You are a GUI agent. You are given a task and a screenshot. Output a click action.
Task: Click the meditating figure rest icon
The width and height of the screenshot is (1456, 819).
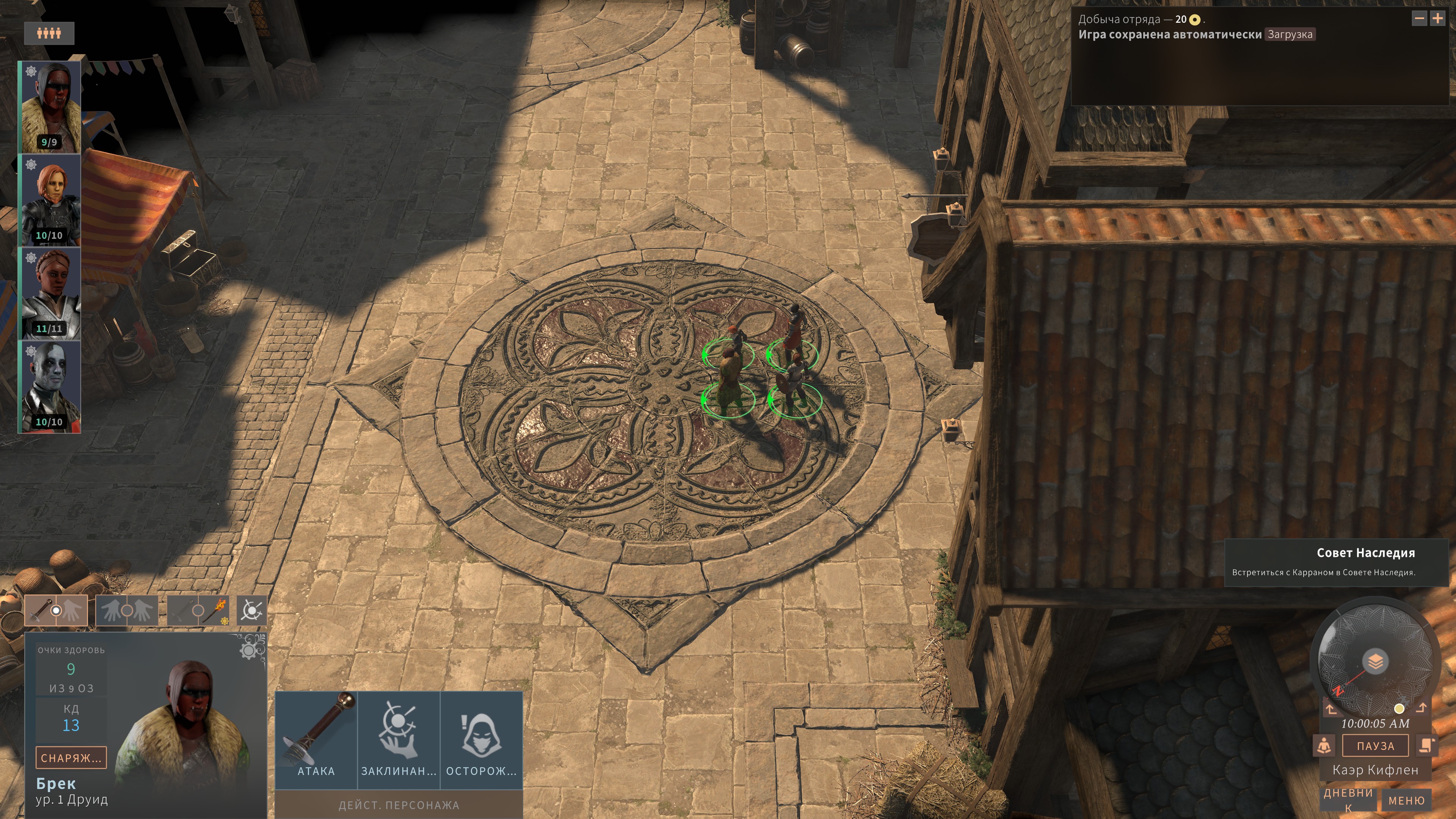pyautogui.click(x=1324, y=745)
